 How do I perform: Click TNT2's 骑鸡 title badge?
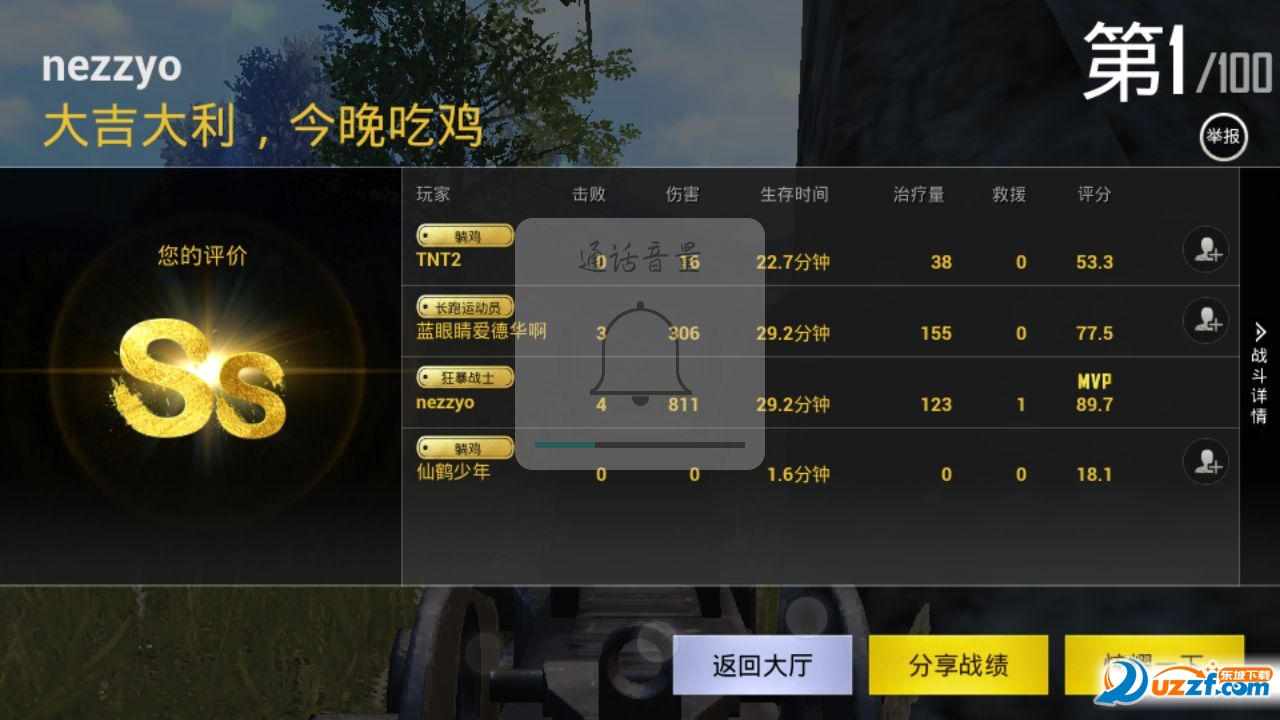point(464,235)
